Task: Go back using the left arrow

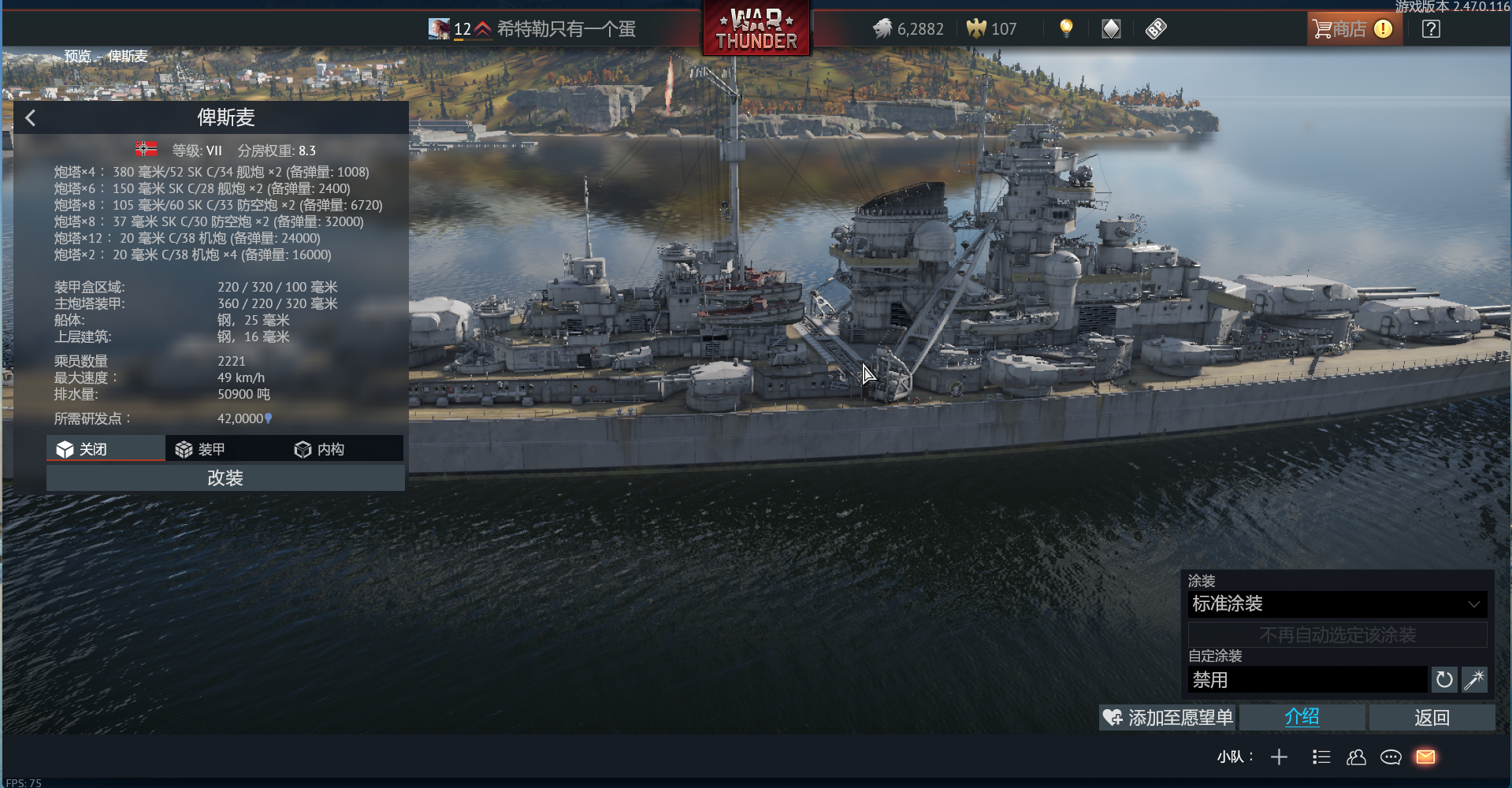Action: [x=31, y=118]
